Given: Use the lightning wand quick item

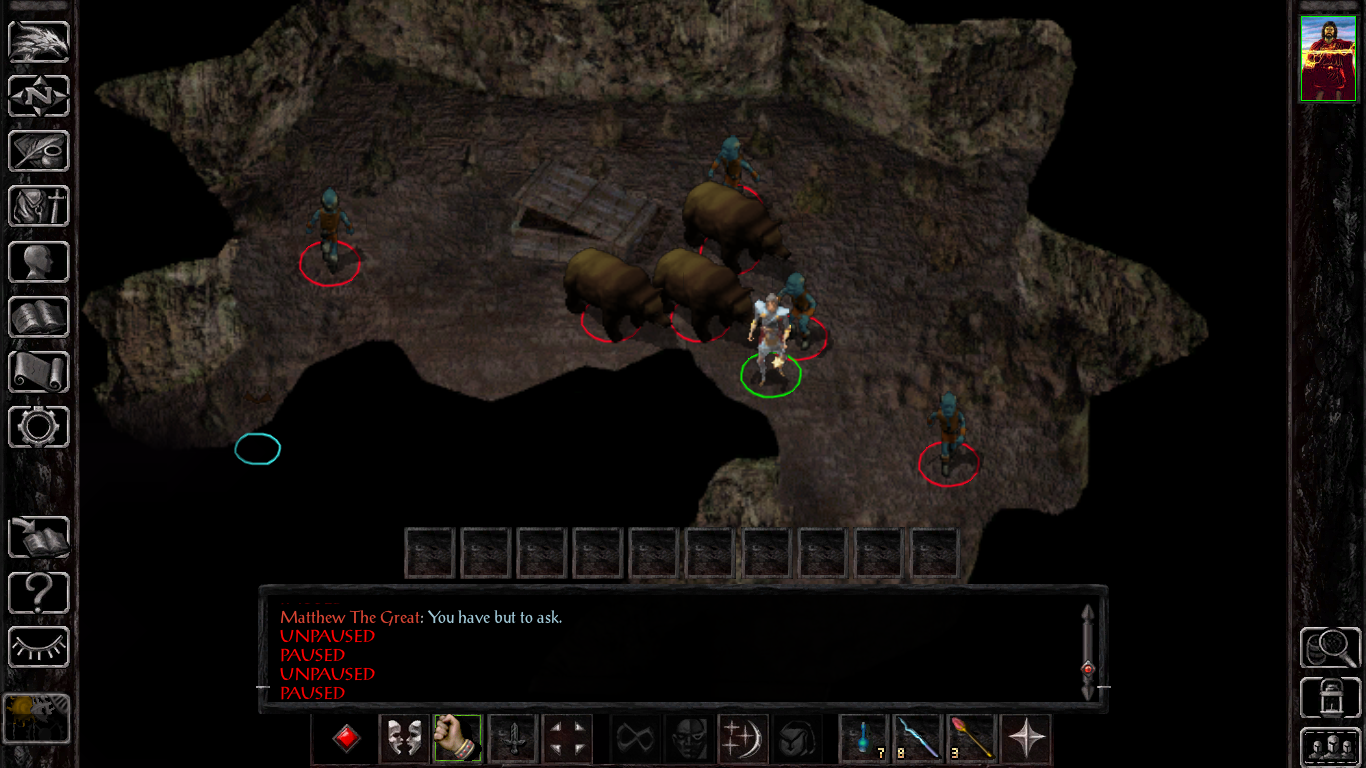Looking at the screenshot, I should tap(917, 740).
